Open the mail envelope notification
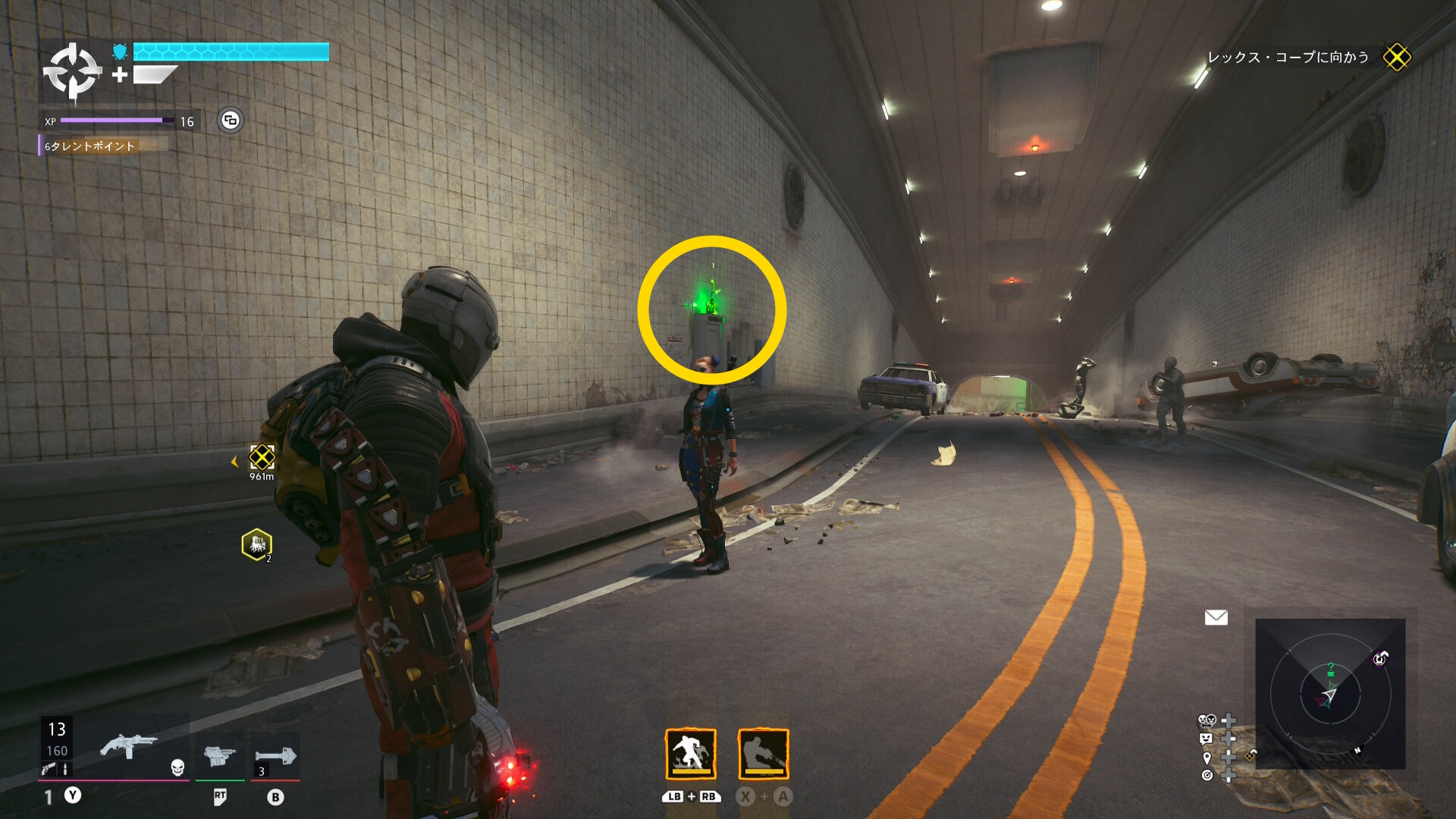1456x819 pixels. click(x=1216, y=617)
